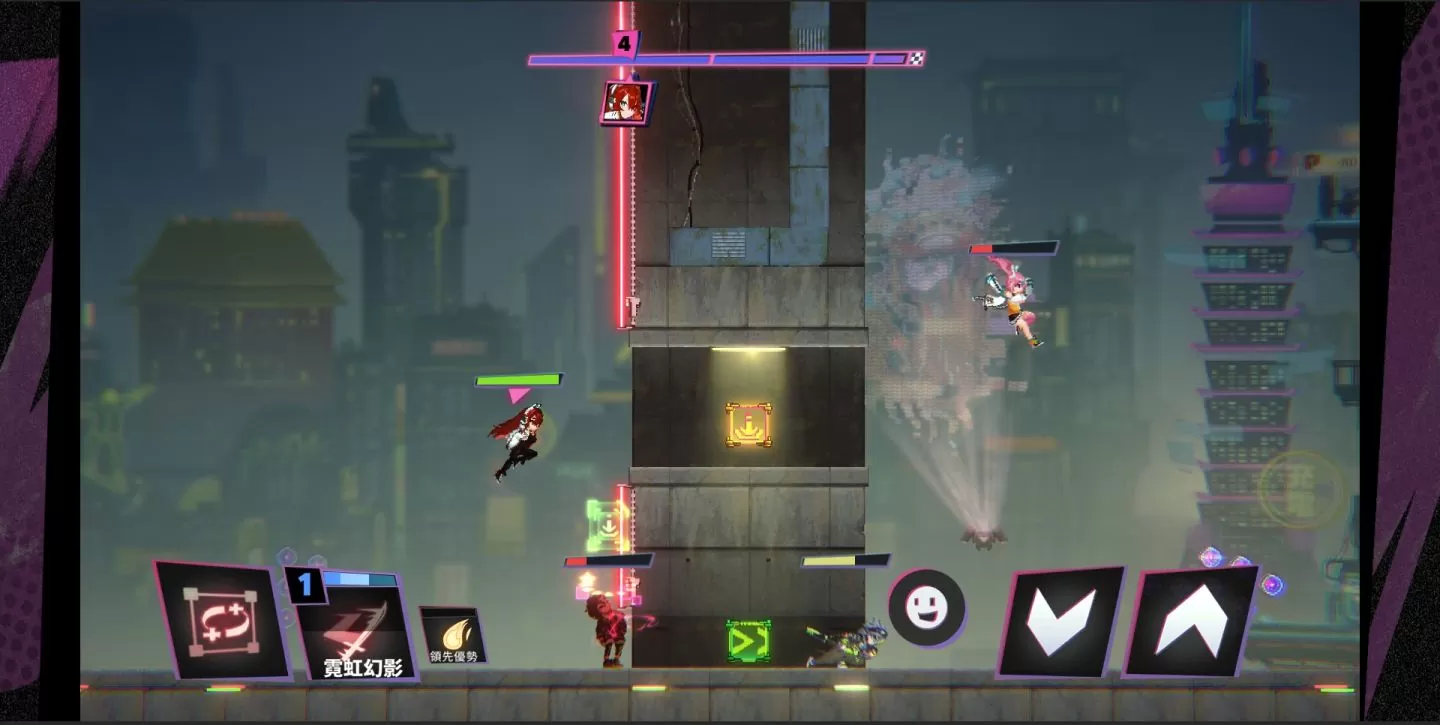Image resolution: width=1440 pixels, height=725 pixels.
Task: Open the smiley emote button
Action: pos(927,608)
